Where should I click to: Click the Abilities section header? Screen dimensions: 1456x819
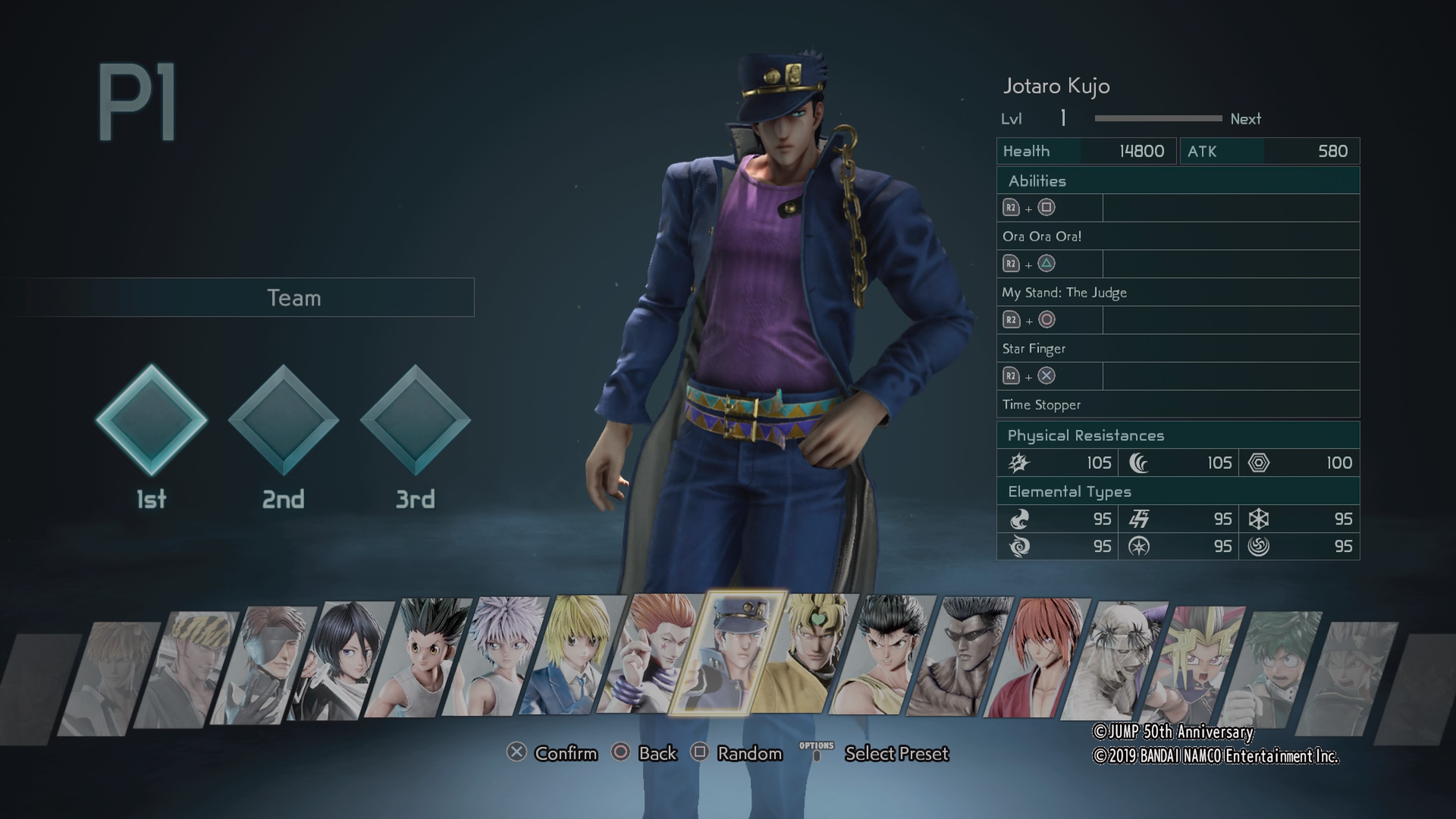pyautogui.click(x=1038, y=181)
